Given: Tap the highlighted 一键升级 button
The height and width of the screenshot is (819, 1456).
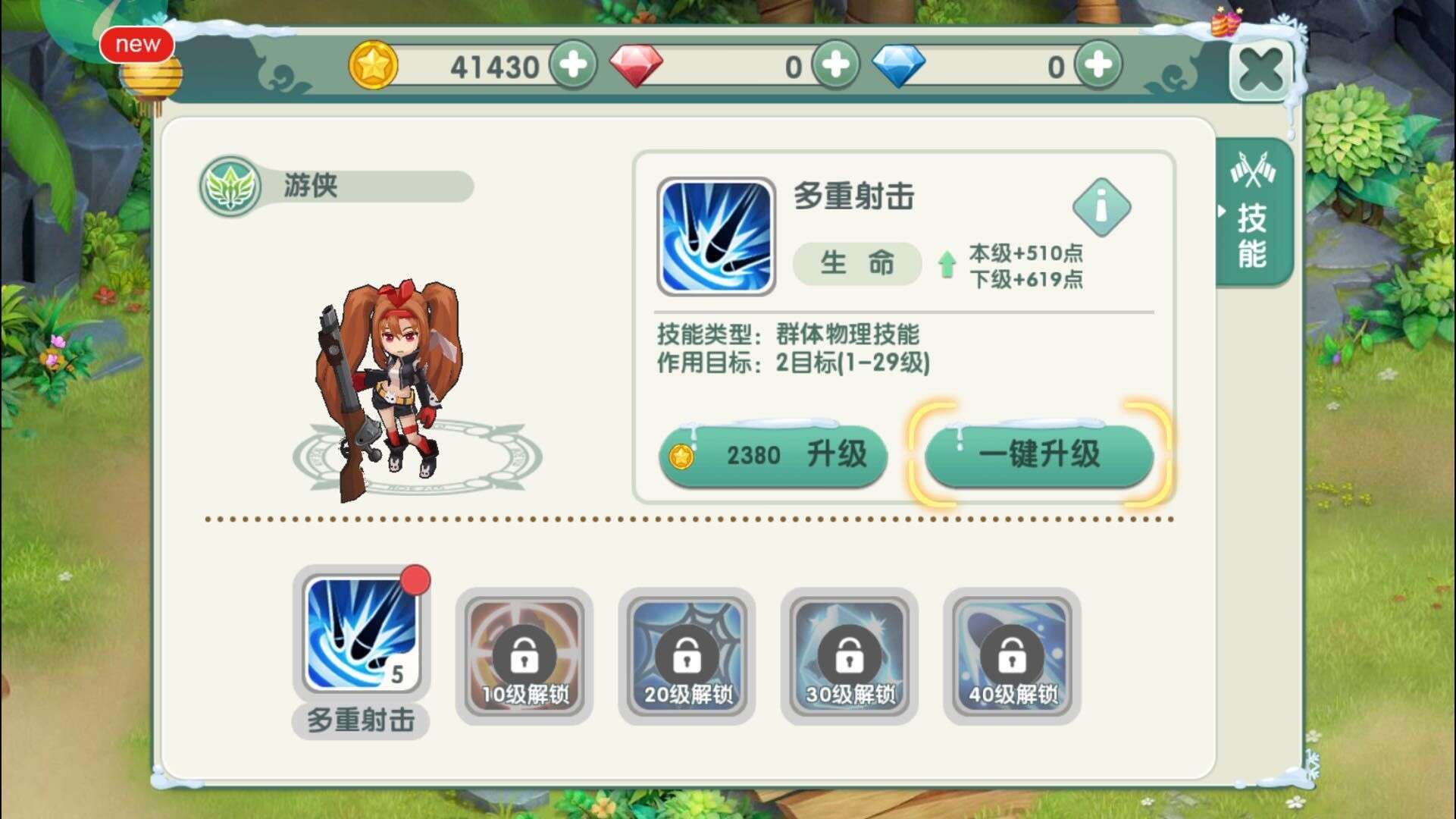Looking at the screenshot, I should 1038,455.
